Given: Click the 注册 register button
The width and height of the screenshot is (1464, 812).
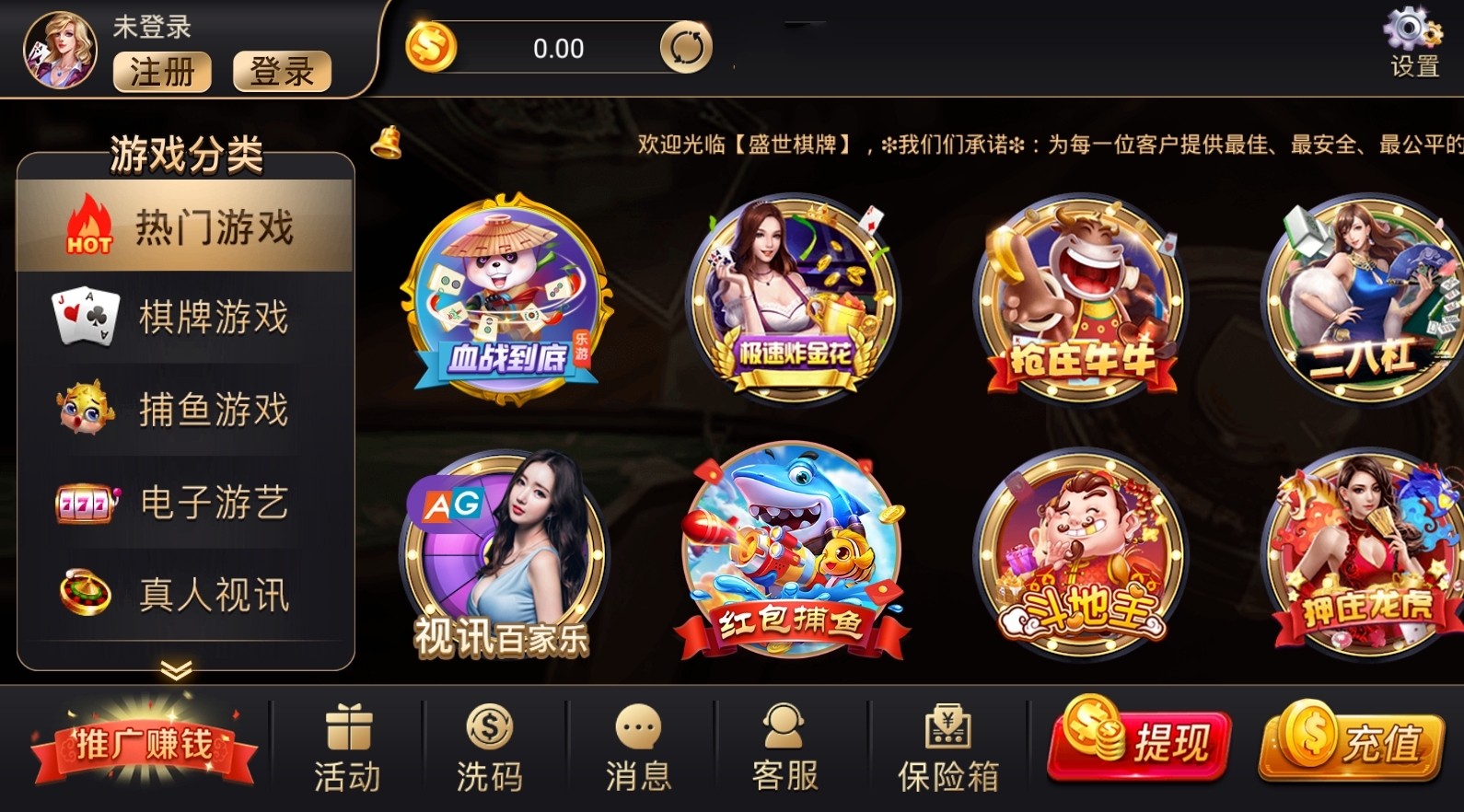Looking at the screenshot, I should [163, 73].
